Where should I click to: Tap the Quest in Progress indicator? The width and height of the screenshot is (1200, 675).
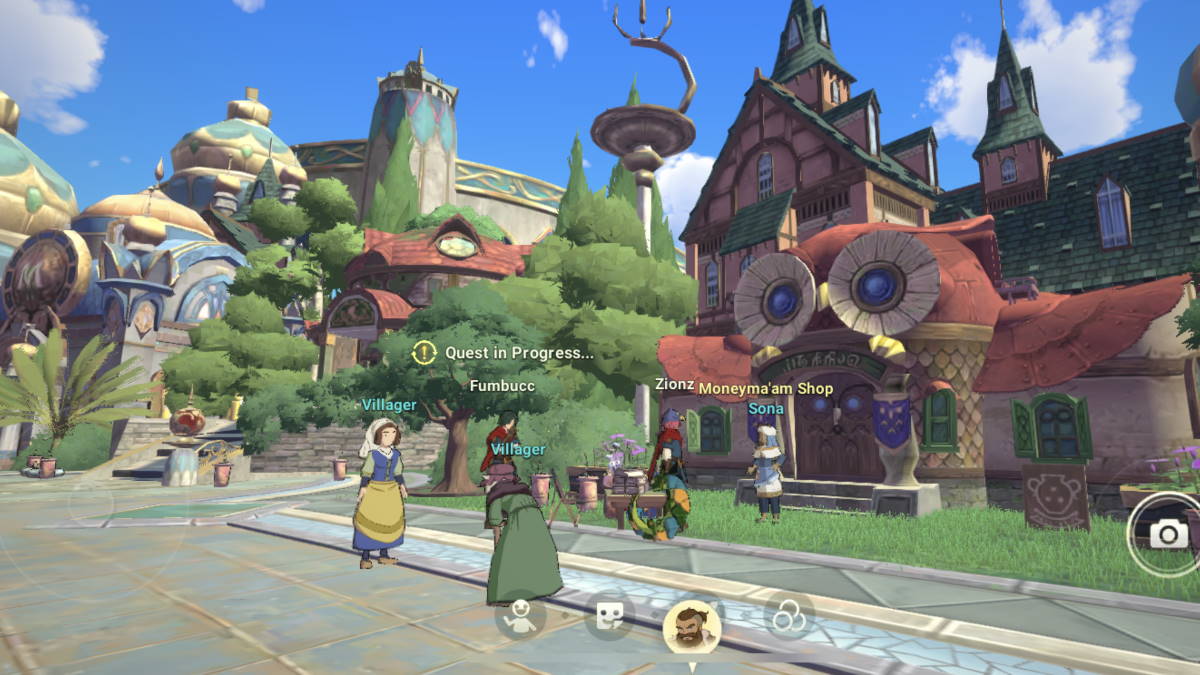pos(504,352)
